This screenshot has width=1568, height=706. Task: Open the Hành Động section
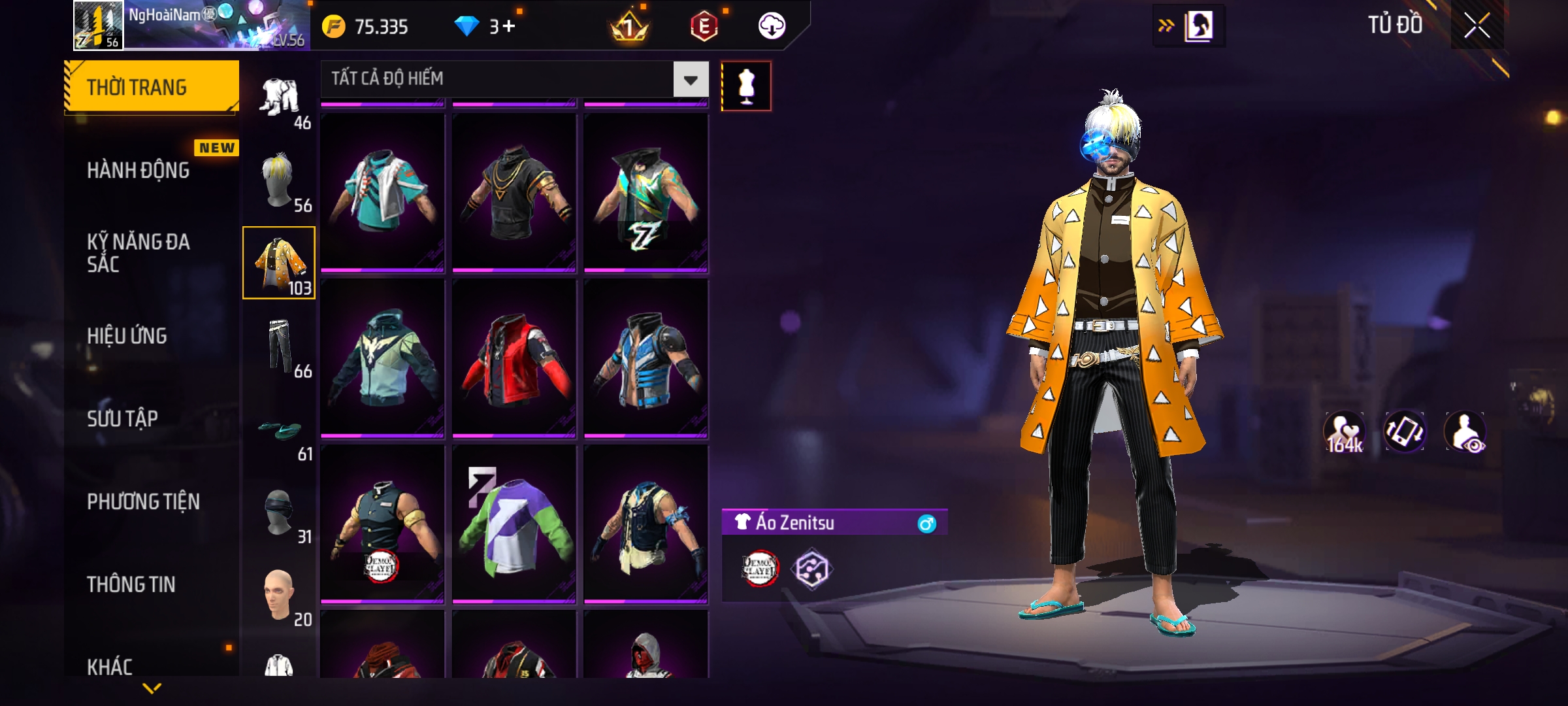(x=139, y=170)
